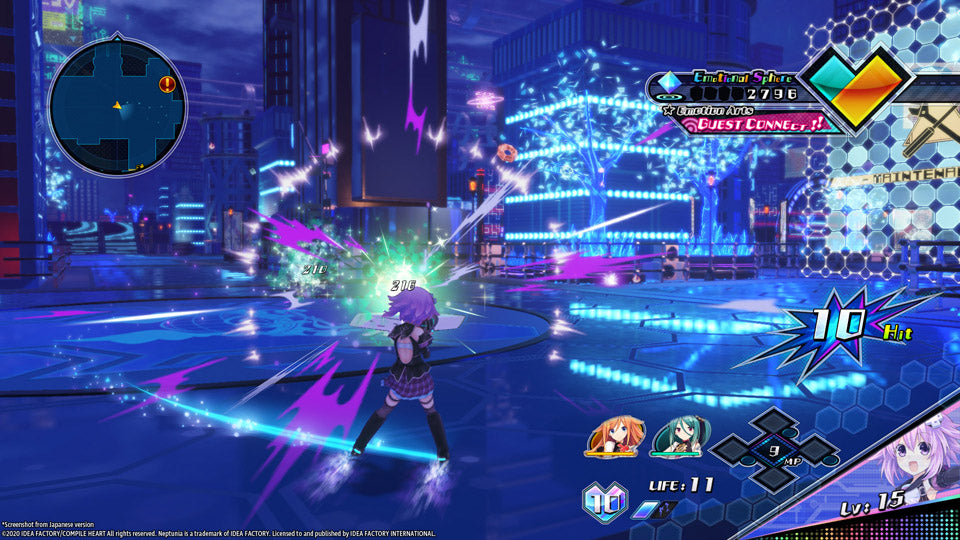Select the teal-haired party member portrait
Image resolution: width=960 pixels, height=540 pixels.
tap(677, 436)
